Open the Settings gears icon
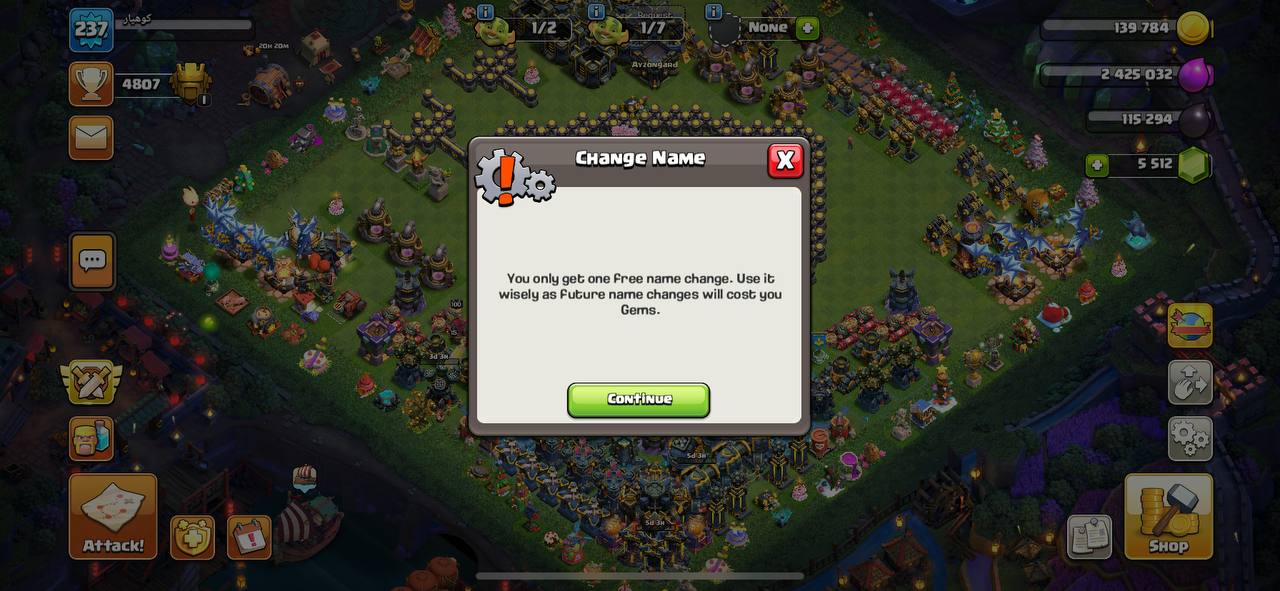The height and width of the screenshot is (591, 1280). pyautogui.click(x=1190, y=438)
